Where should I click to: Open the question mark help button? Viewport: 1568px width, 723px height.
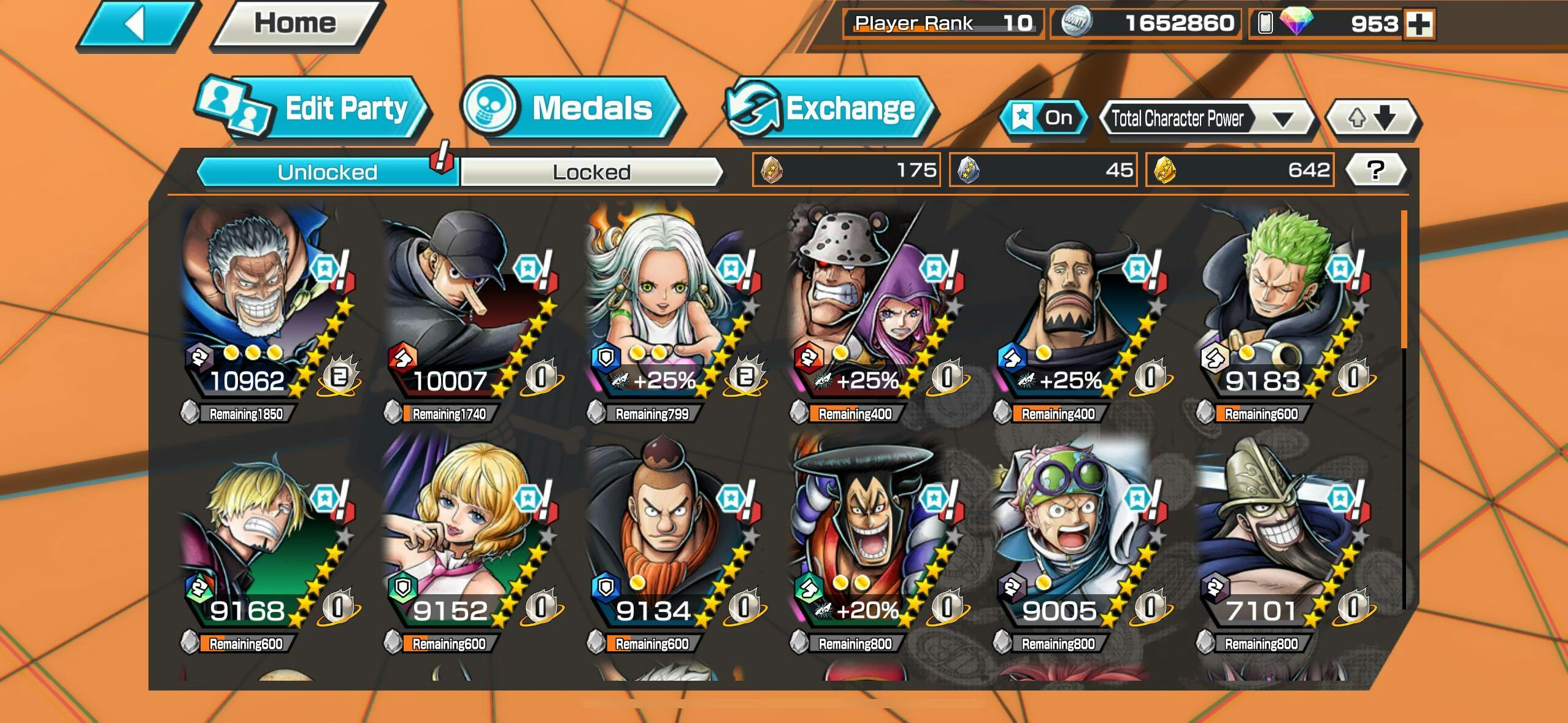point(1375,170)
